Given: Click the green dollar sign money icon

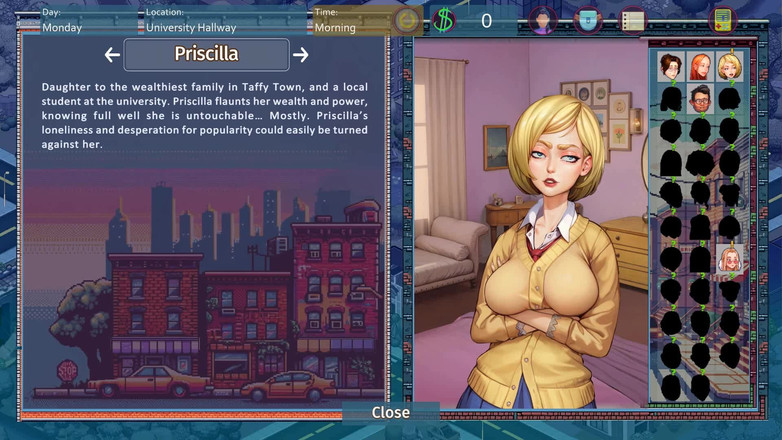Looking at the screenshot, I should (443, 20).
